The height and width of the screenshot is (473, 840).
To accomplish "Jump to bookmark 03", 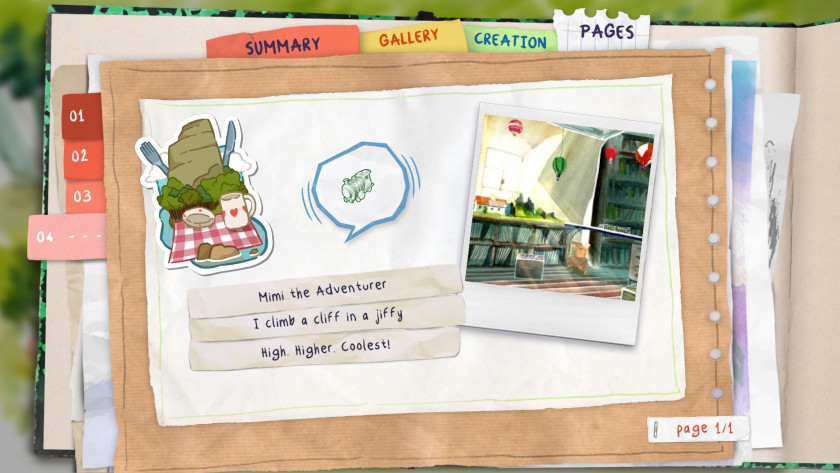I will [82, 196].
